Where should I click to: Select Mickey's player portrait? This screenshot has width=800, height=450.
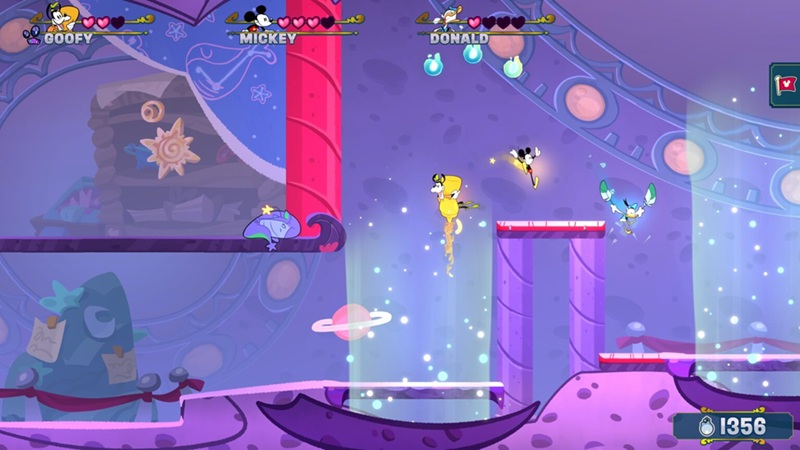click(258, 17)
